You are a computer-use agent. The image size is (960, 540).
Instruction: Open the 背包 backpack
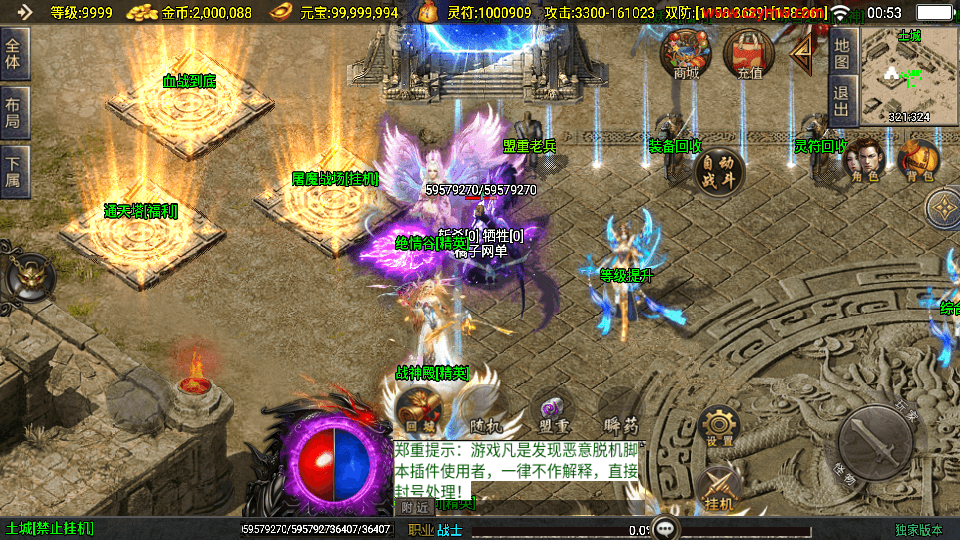coord(918,159)
